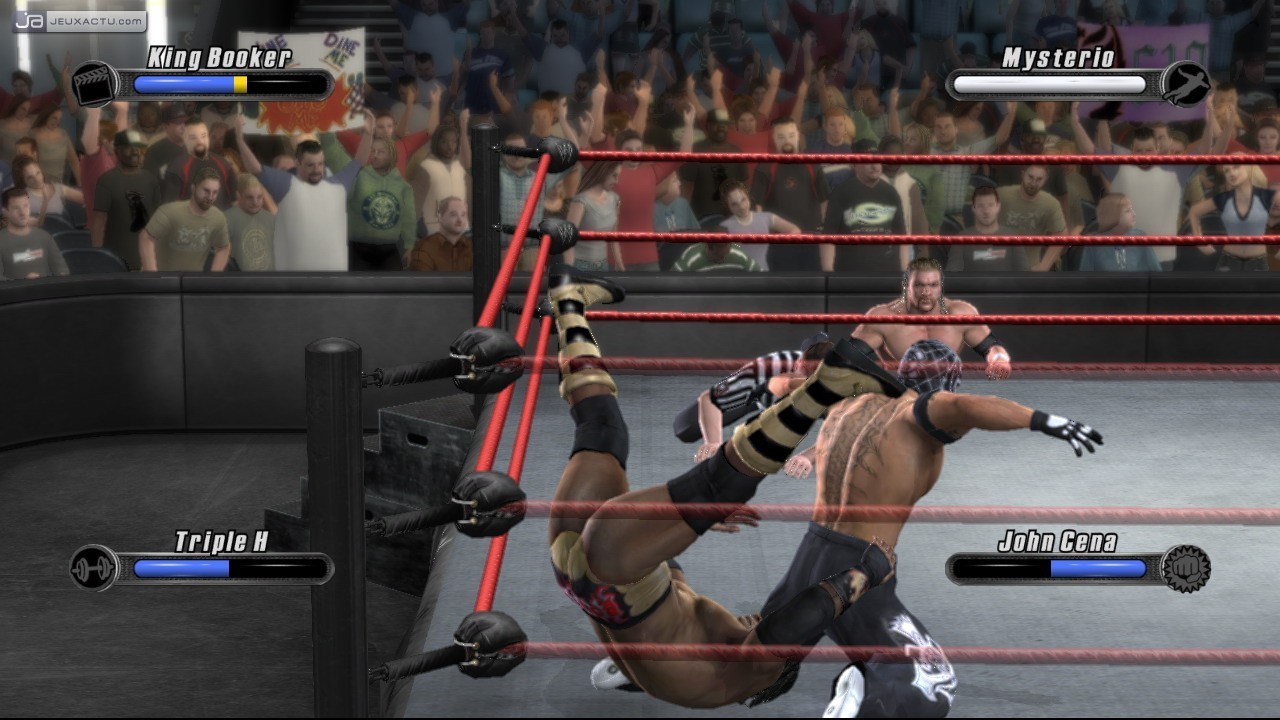Toggle King Booker's momentum meter display
Screen dimensions: 1280x720
click(228, 85)
